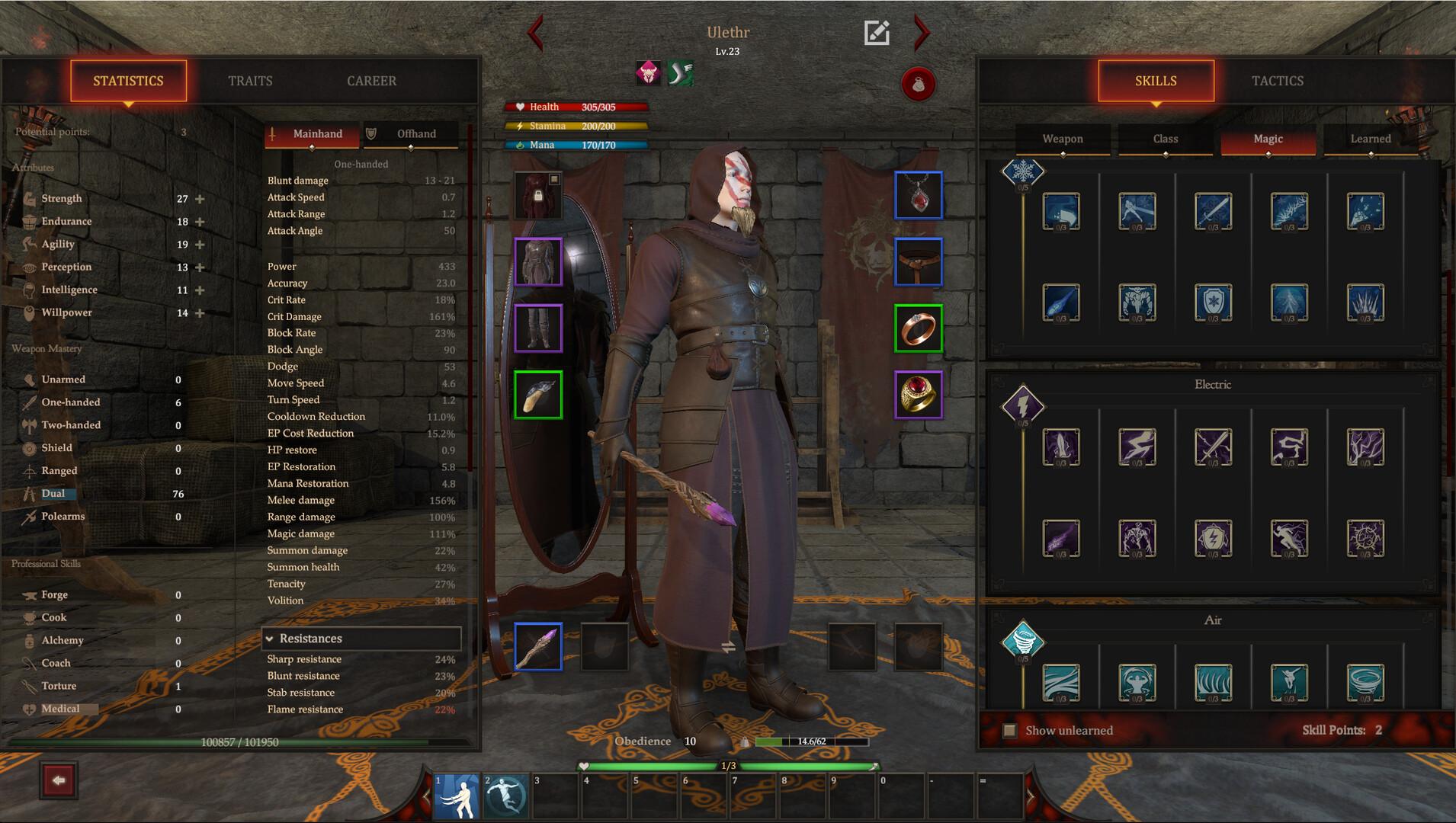
Task: Select the frost sword skill icon
Action: (1214, 213)
